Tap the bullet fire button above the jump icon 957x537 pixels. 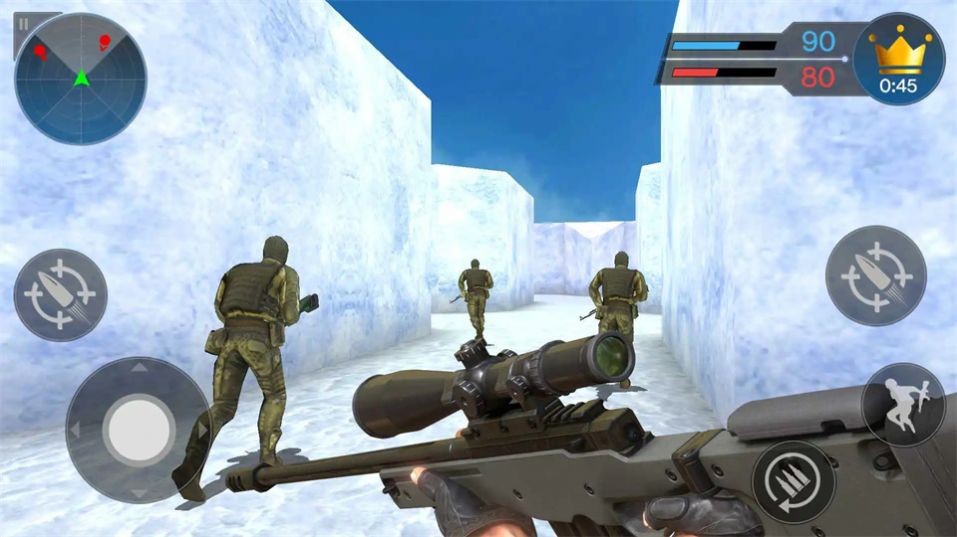875,275
